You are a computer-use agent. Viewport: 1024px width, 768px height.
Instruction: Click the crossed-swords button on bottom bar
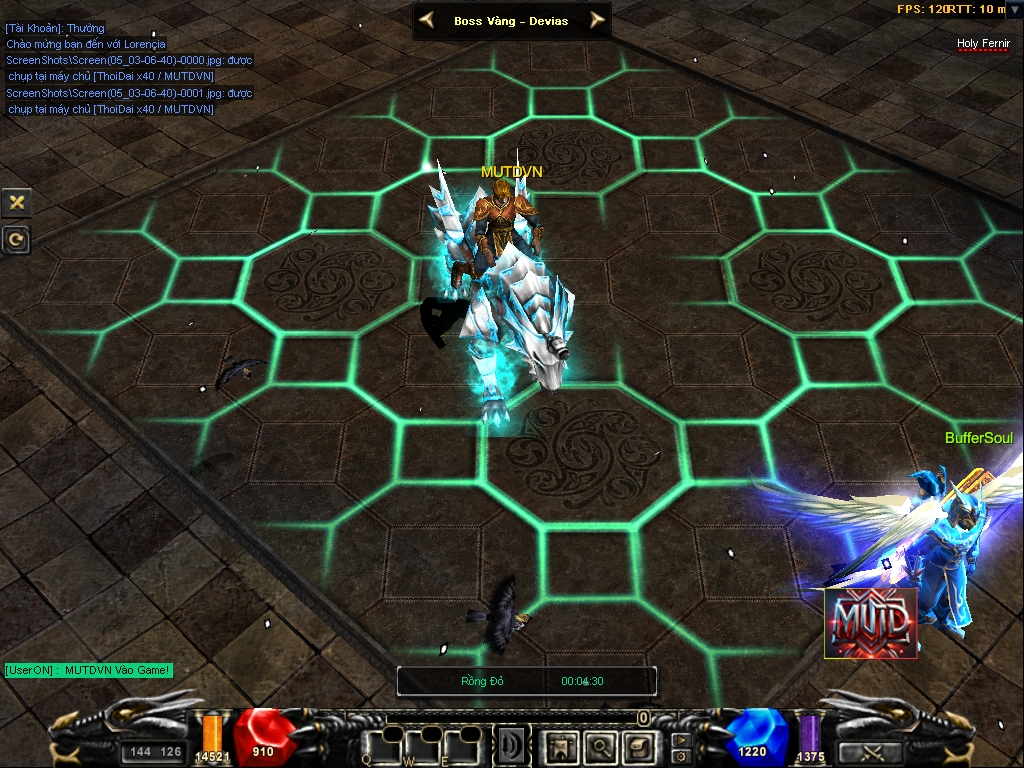tap(870, 752)
